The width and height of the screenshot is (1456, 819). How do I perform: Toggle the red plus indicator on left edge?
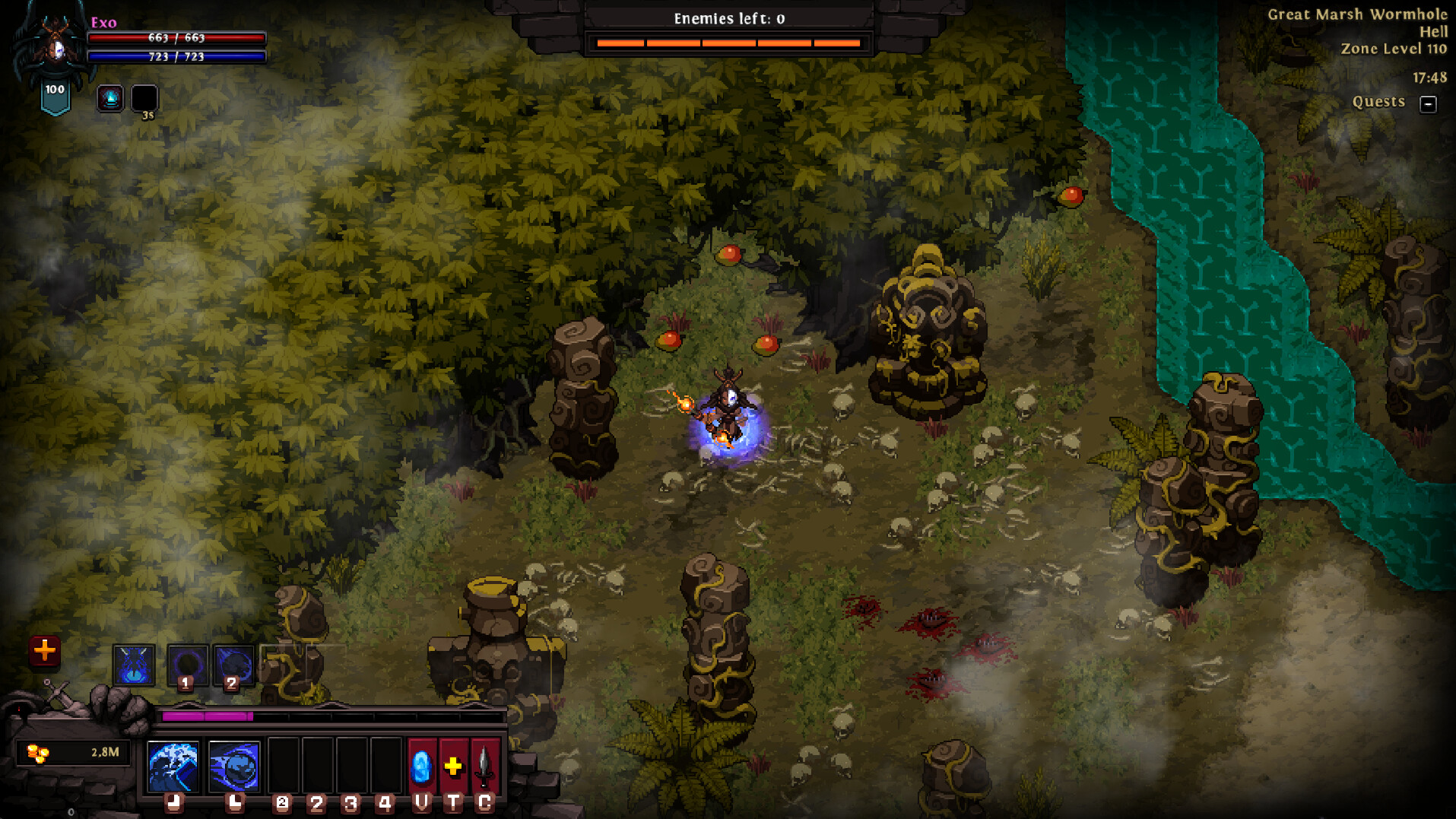pyautogui.click(x=44, y=650)
